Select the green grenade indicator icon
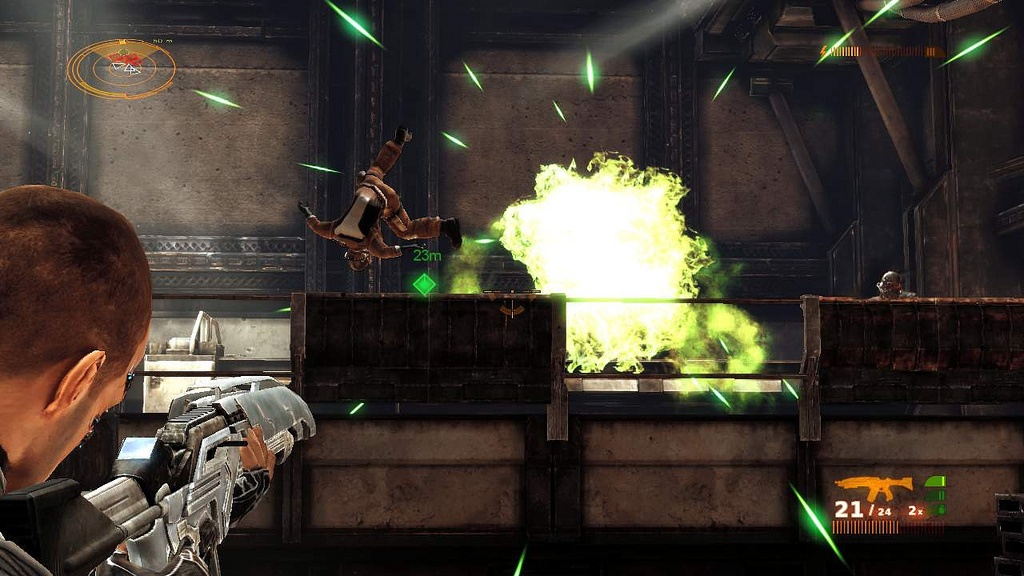This screenshot has width=1024, height=576. pyautogui.click(x=935, y=490)
